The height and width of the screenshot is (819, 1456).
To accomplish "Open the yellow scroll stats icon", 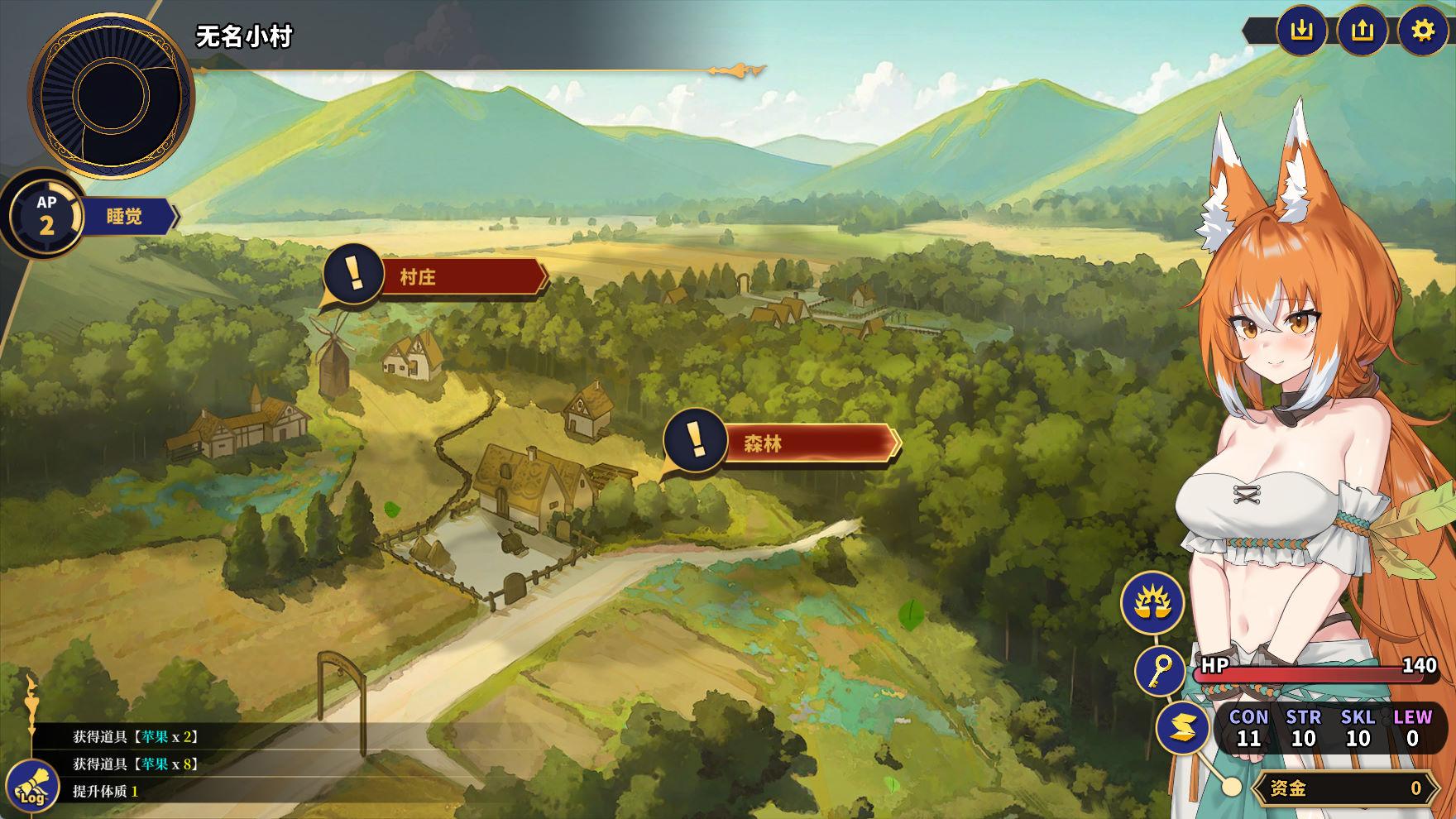I will coord(1182,727).
